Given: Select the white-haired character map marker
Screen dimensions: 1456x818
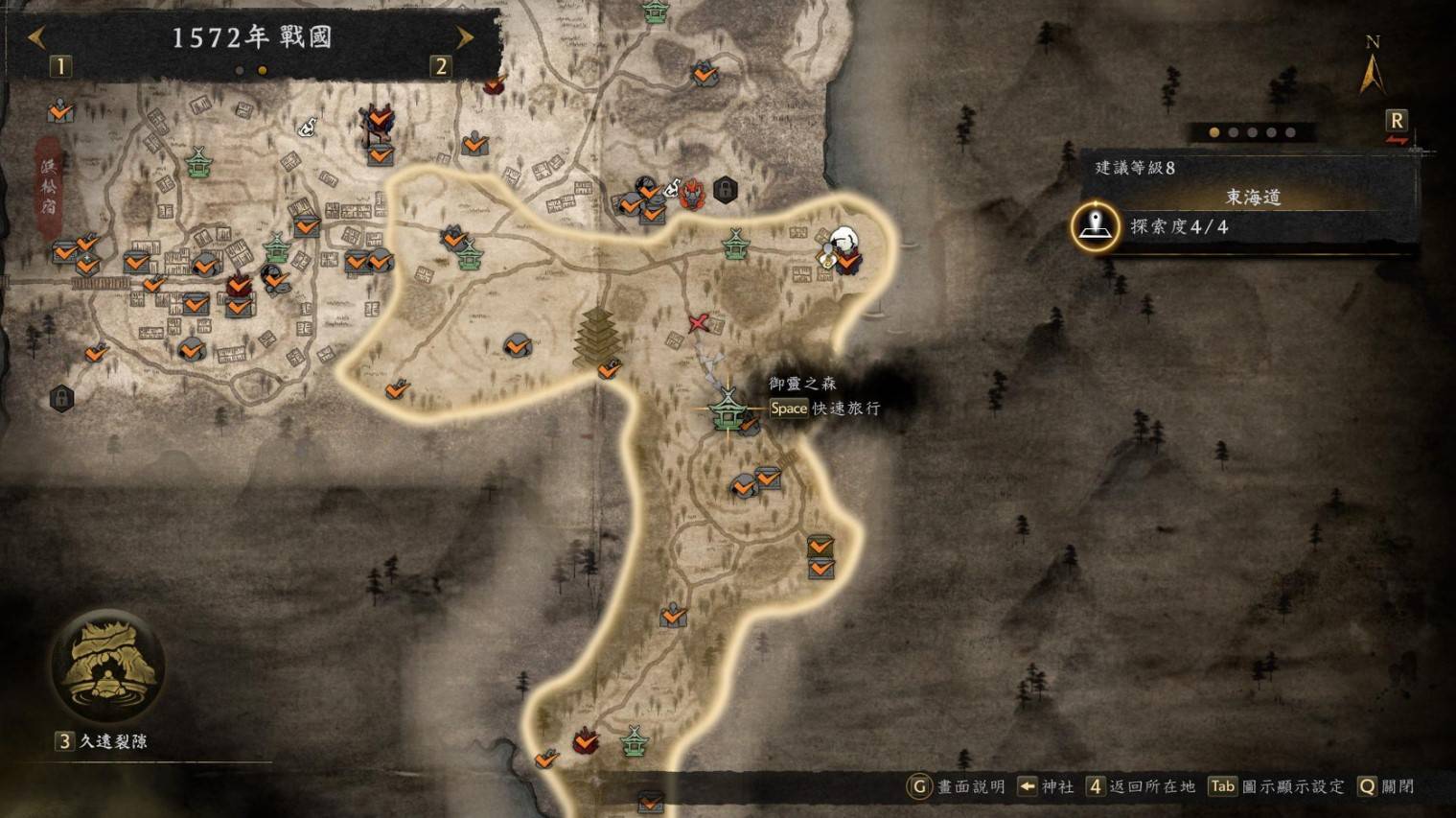Looking at the screenshot, I should (844, 242).
